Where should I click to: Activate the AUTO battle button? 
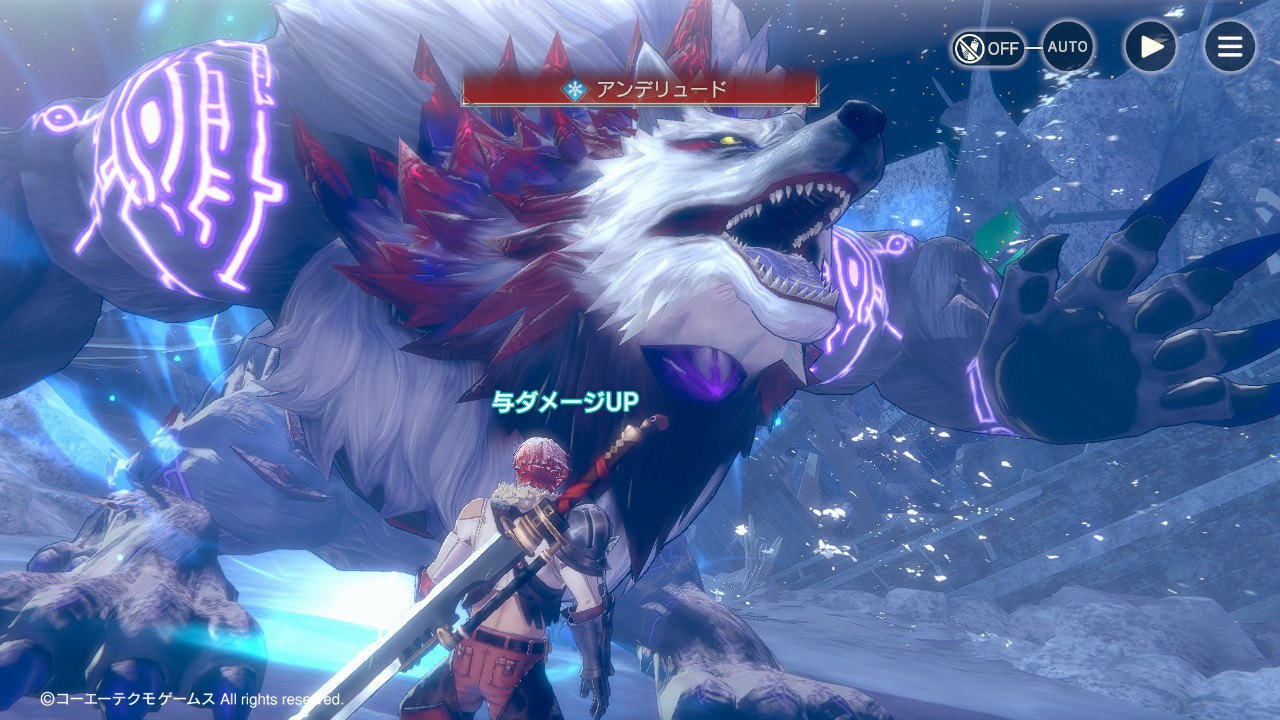pyautogui.click(x=1067, y=47)
